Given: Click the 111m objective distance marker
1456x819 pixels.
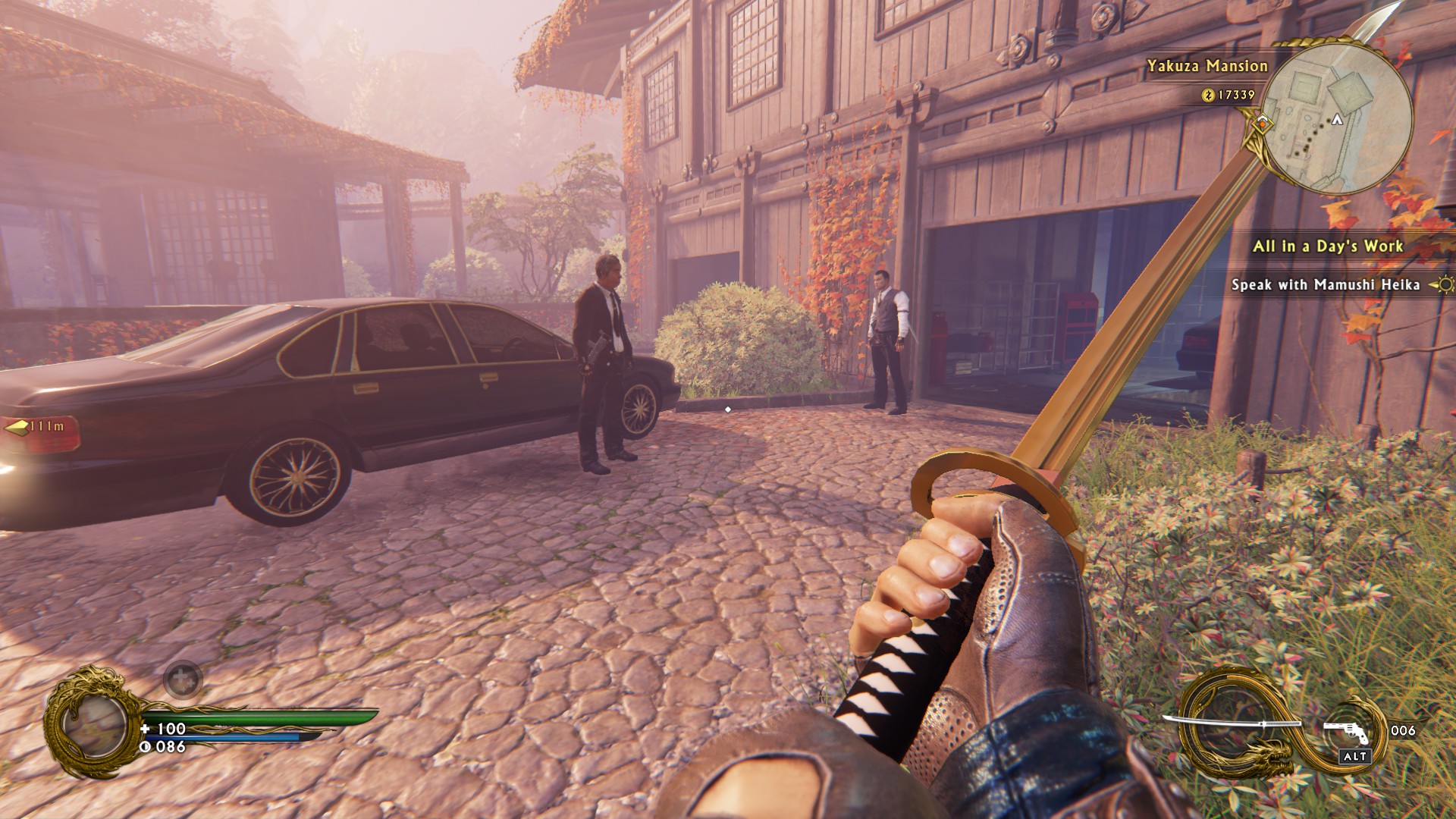Looking at the screenshot, I should point(39,427).
